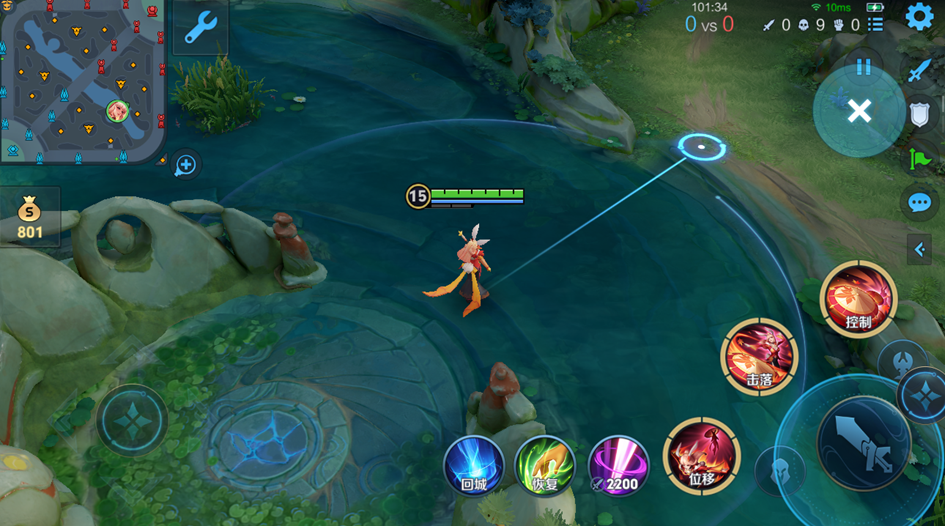
Task: Open the scoreboard list icon
Action: pyautogui.click(x=875, y=24)
